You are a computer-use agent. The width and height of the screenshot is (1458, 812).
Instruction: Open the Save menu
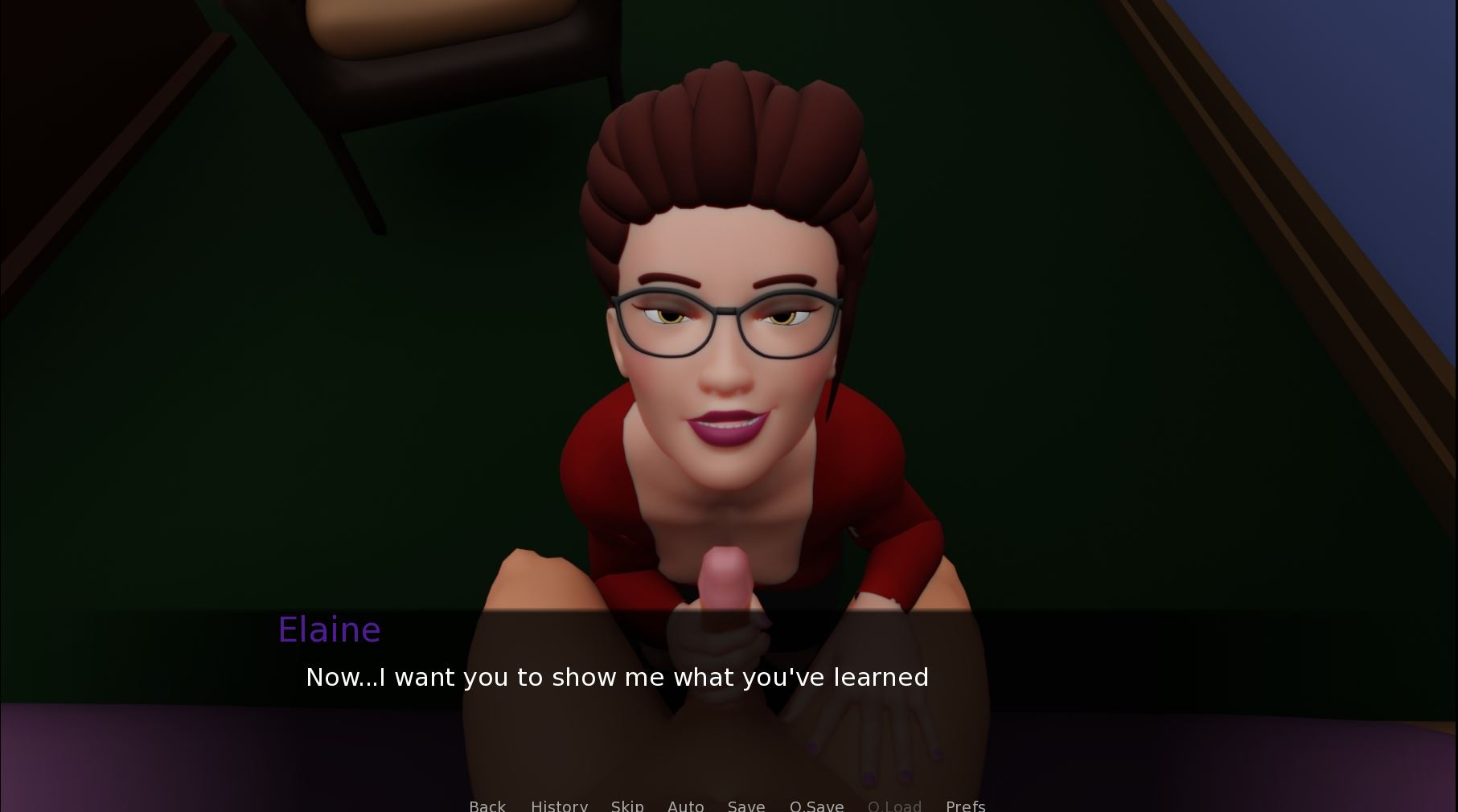[746, 805]
